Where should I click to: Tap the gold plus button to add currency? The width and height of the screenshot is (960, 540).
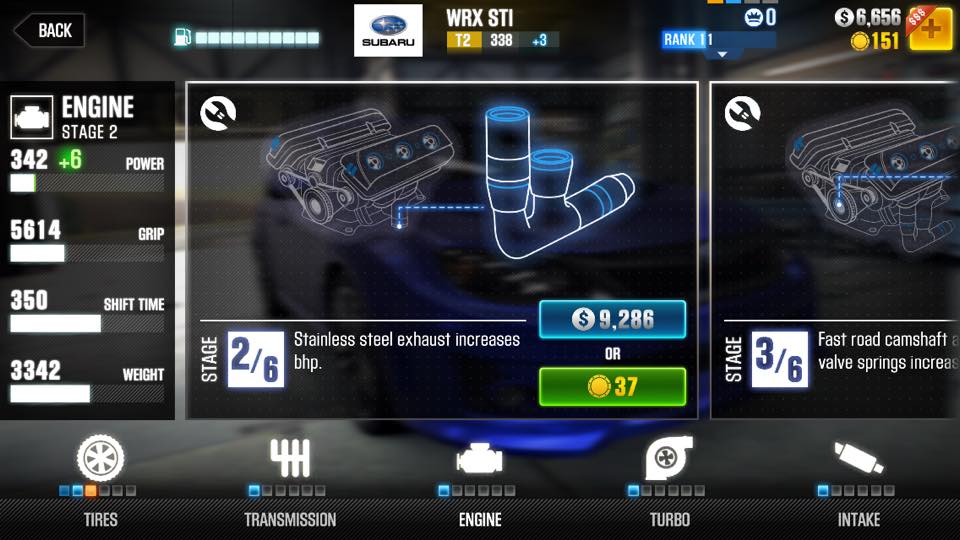point(929,29)
